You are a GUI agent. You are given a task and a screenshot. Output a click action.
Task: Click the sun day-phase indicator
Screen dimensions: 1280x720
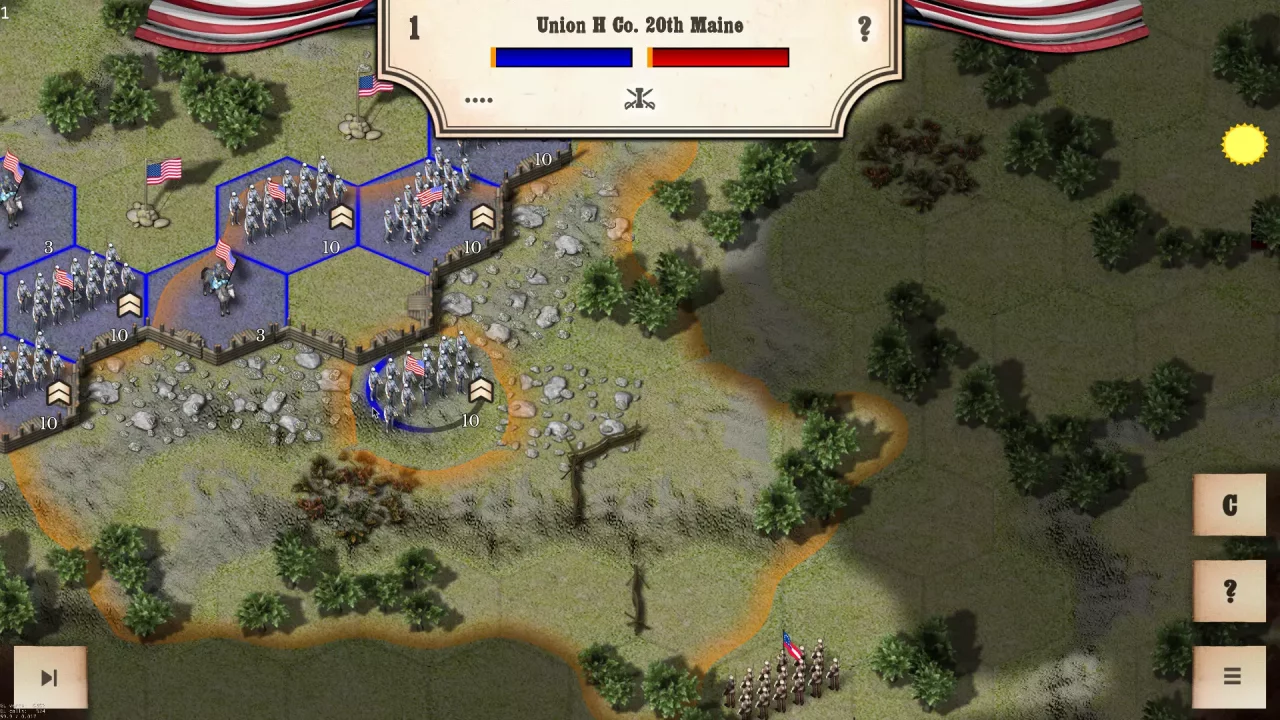[x=1244, y=143]
